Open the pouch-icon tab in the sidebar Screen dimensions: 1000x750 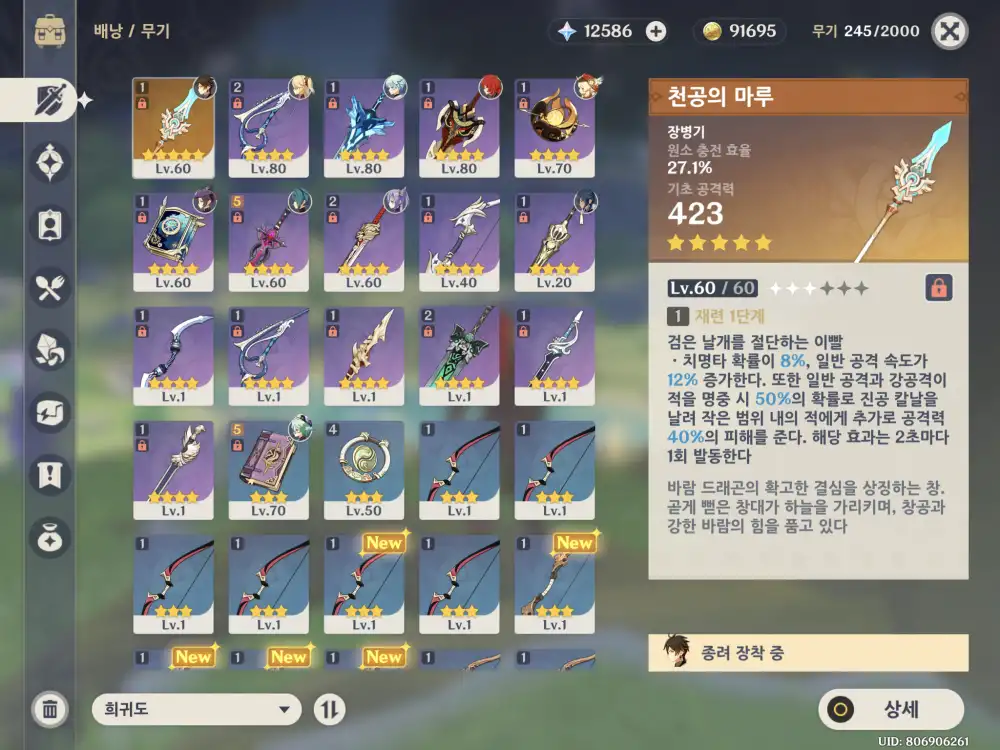click(49, 537)
